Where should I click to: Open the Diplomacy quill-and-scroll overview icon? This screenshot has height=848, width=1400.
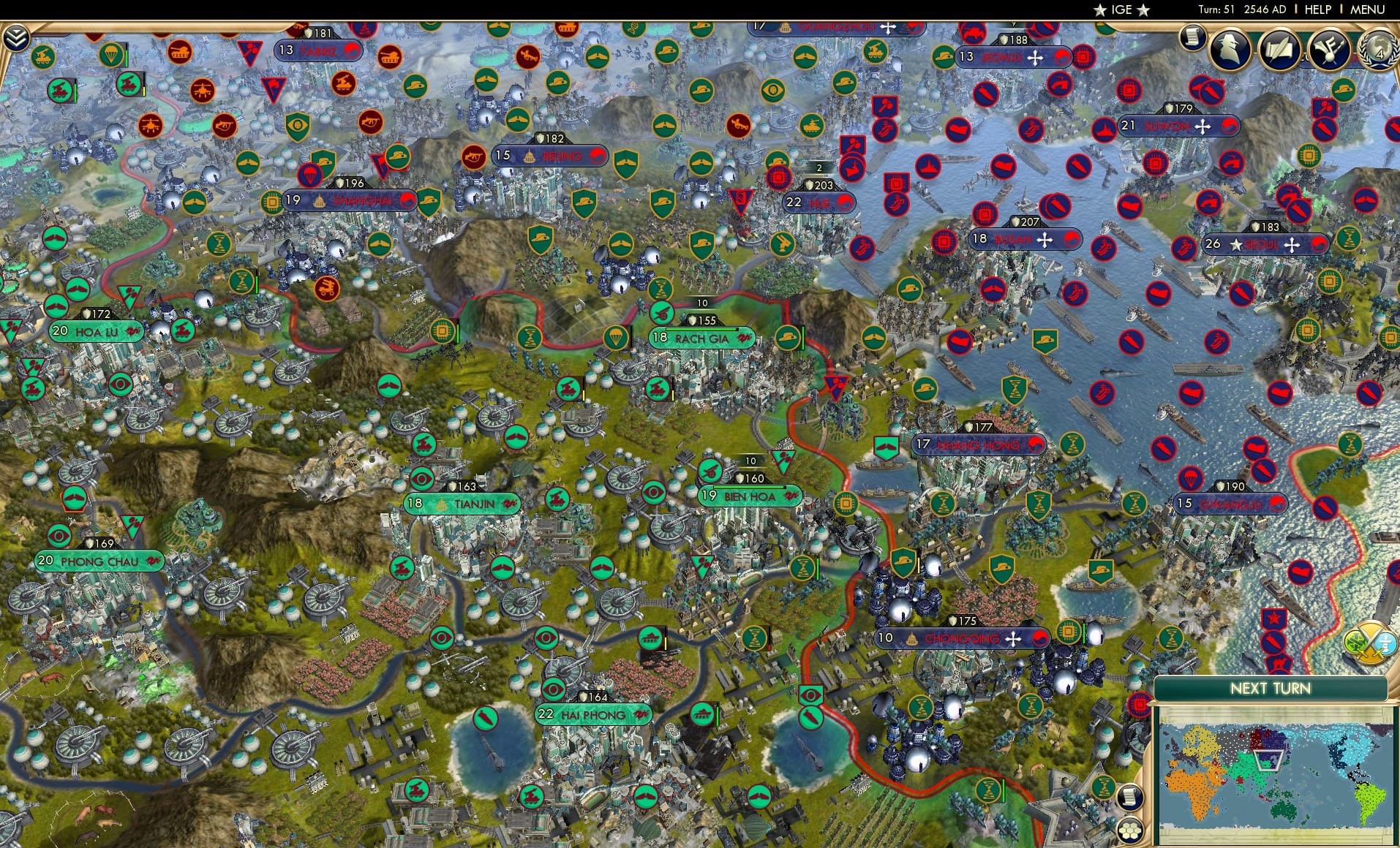pos(1279,50)
